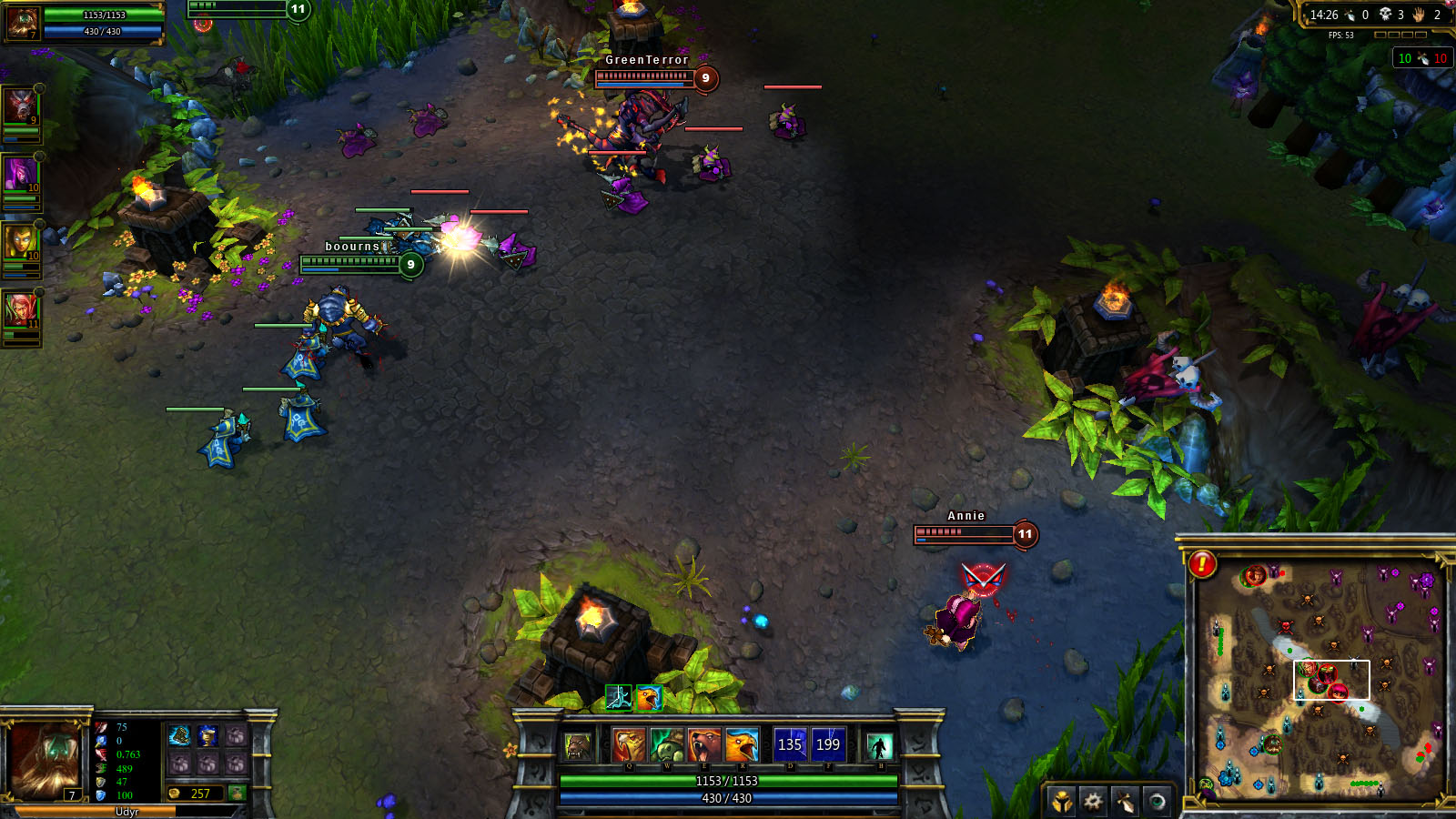
Task: Activate the Turtle Stance ability
Action: point(667,745)
